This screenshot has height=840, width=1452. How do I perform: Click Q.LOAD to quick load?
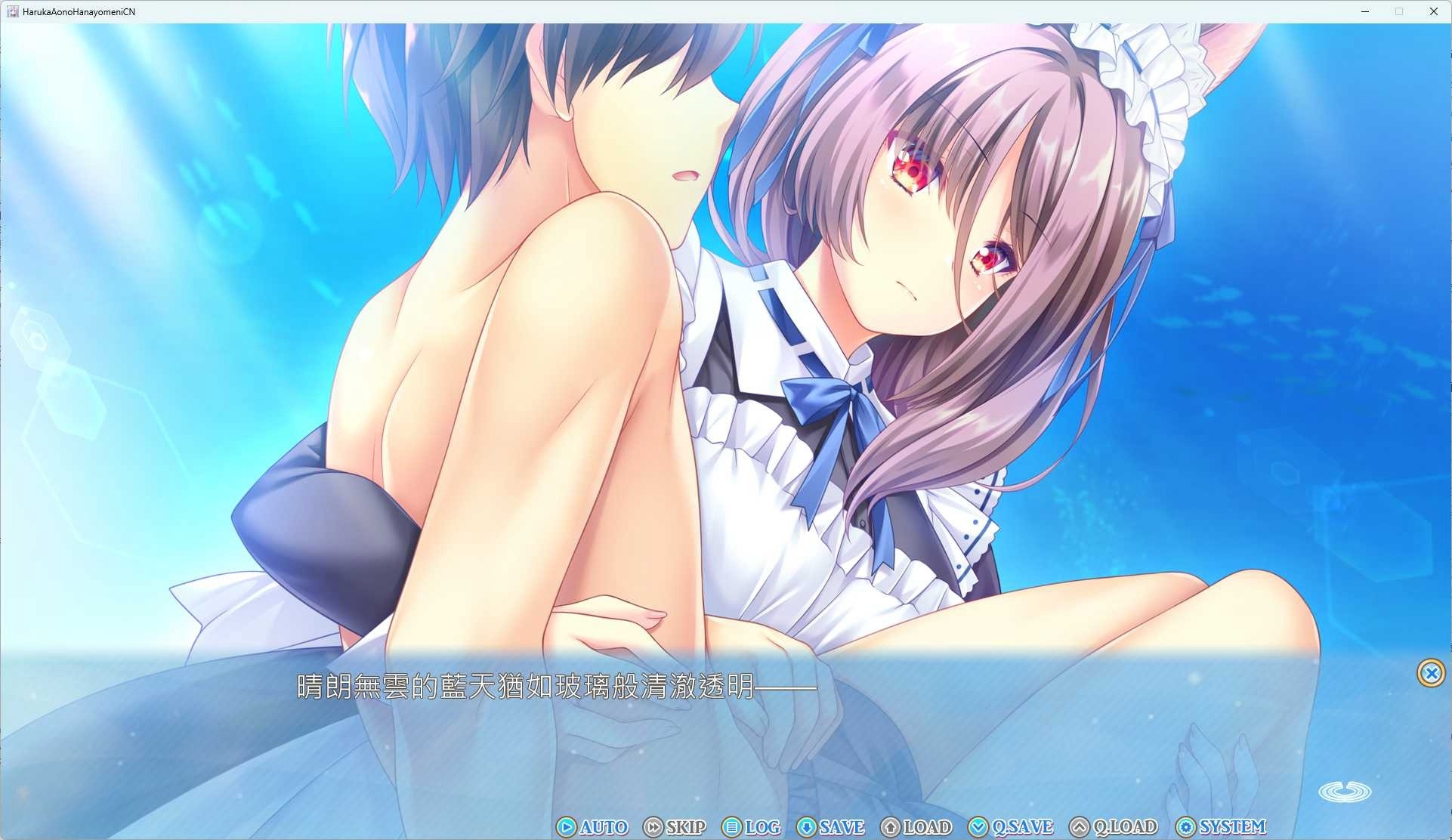1114,827
